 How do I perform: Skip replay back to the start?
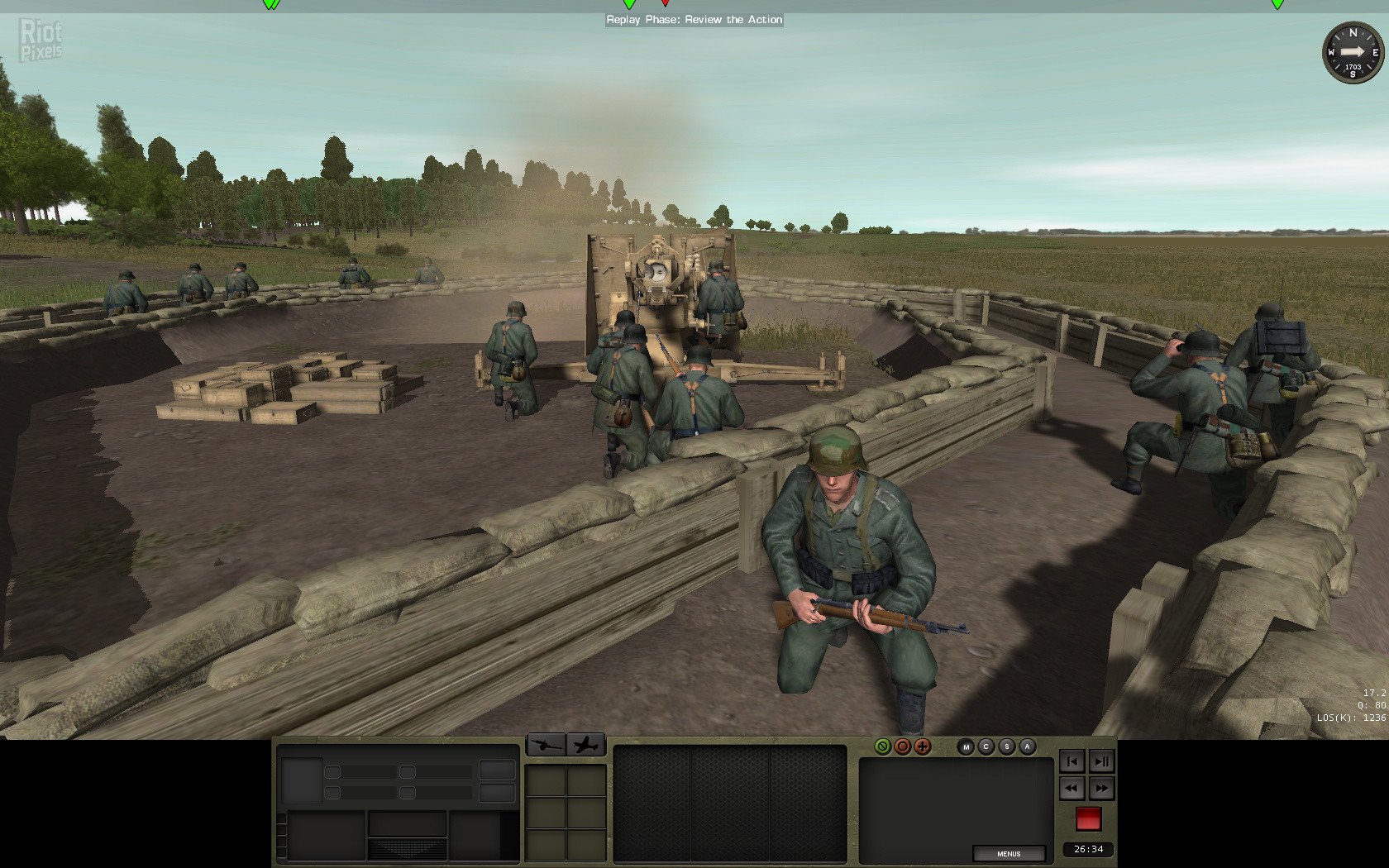click(x=1072, y=761)
